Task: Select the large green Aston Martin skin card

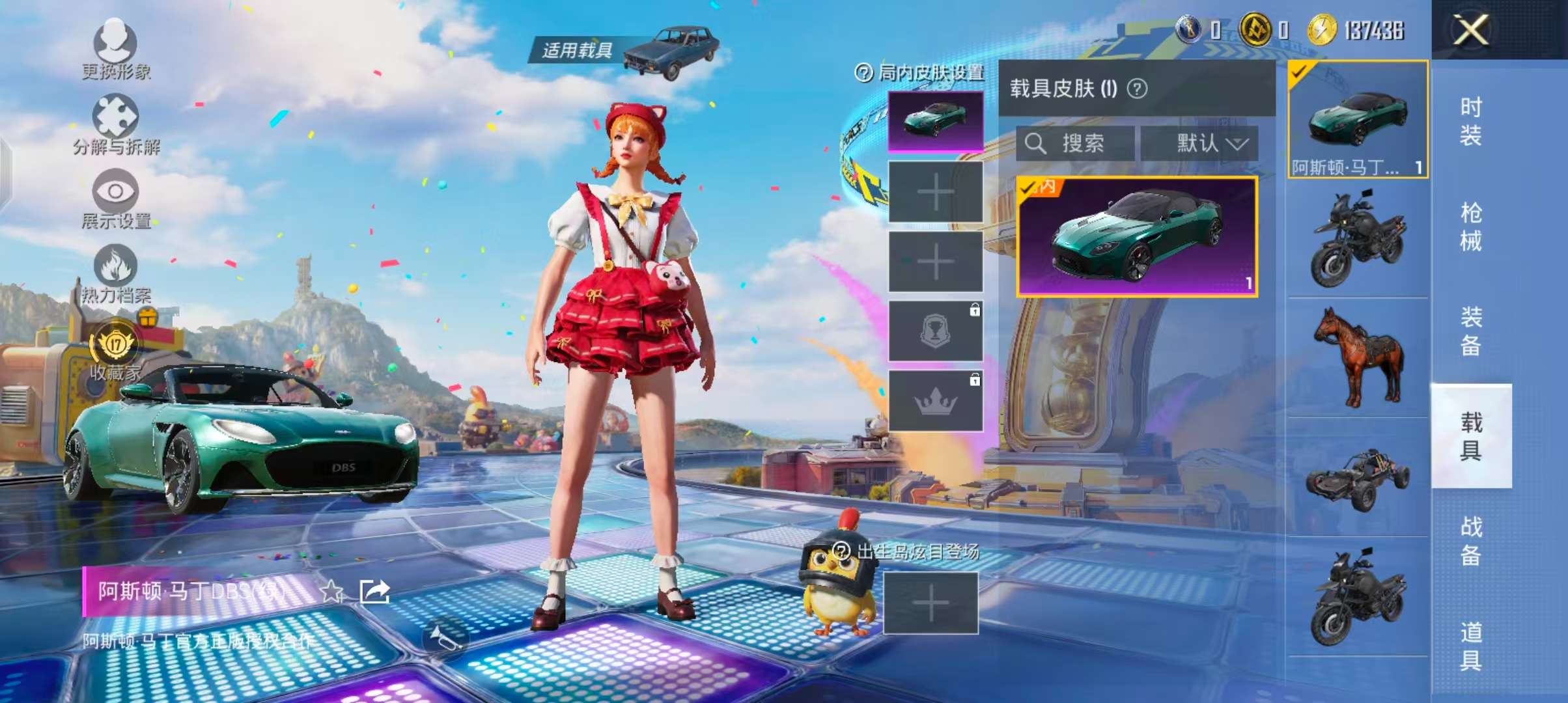Action: [1137, 237]
